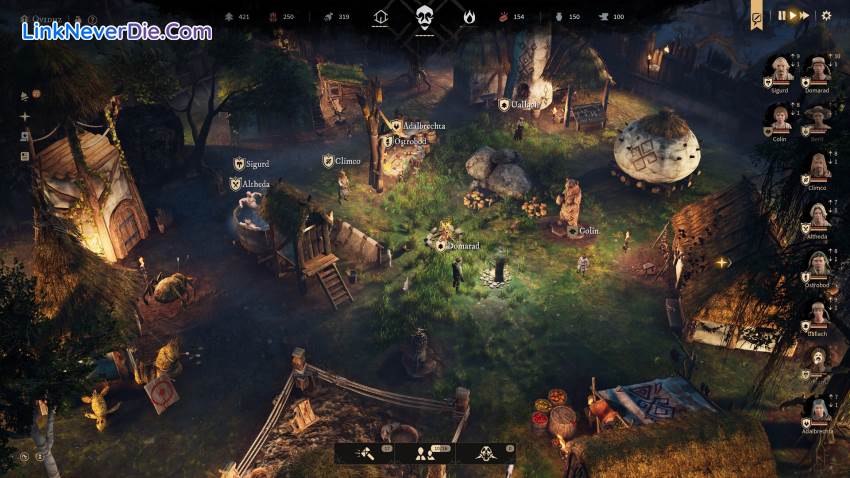Open the hammer build menu button
Screen dimensions: 850x478
(365, 453)
